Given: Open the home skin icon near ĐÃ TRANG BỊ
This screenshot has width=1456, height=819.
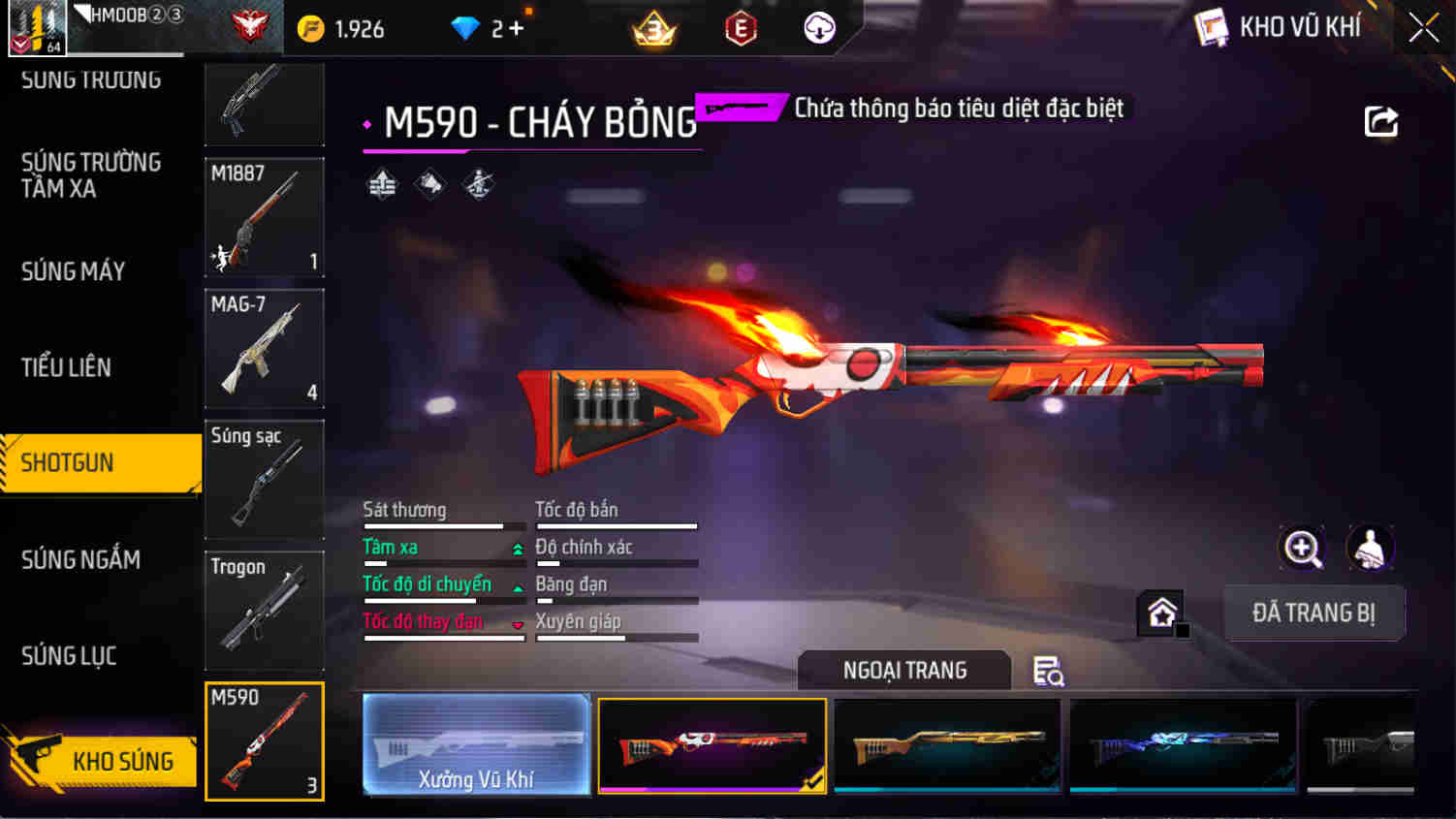Looking at the screenshot, I should (1160, 611).
